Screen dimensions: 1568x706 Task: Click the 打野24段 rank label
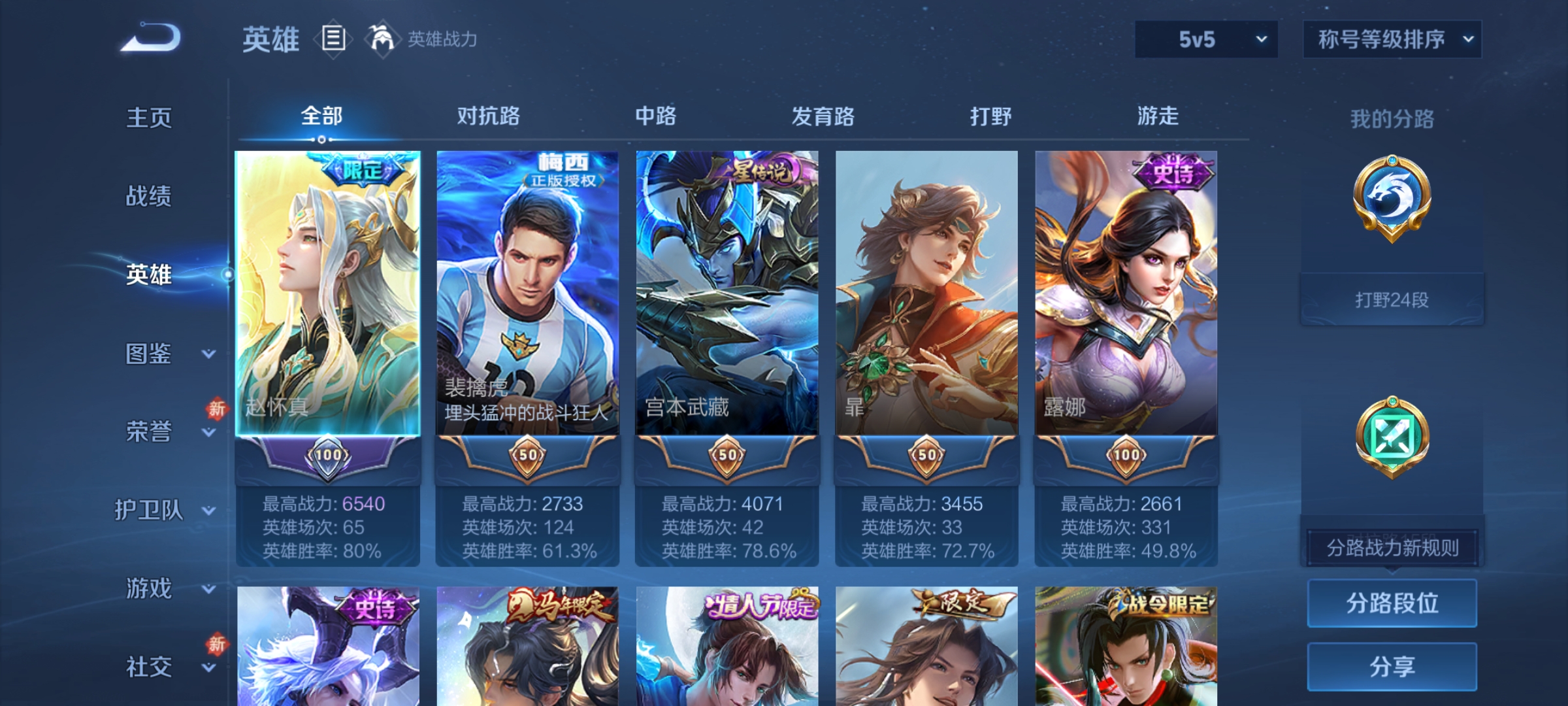click(1392, 299)
